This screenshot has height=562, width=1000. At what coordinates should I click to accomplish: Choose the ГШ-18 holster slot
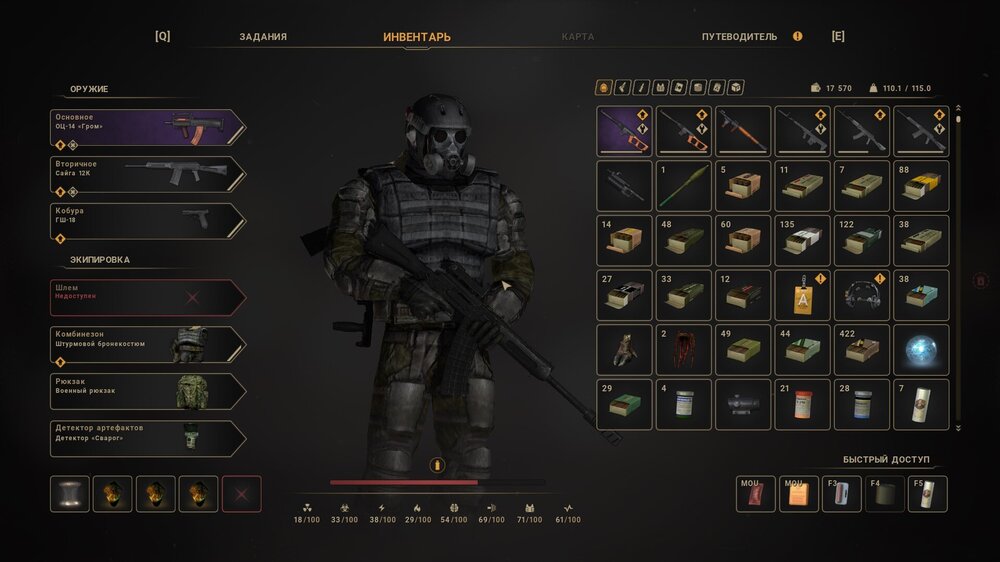click(147, 221)
